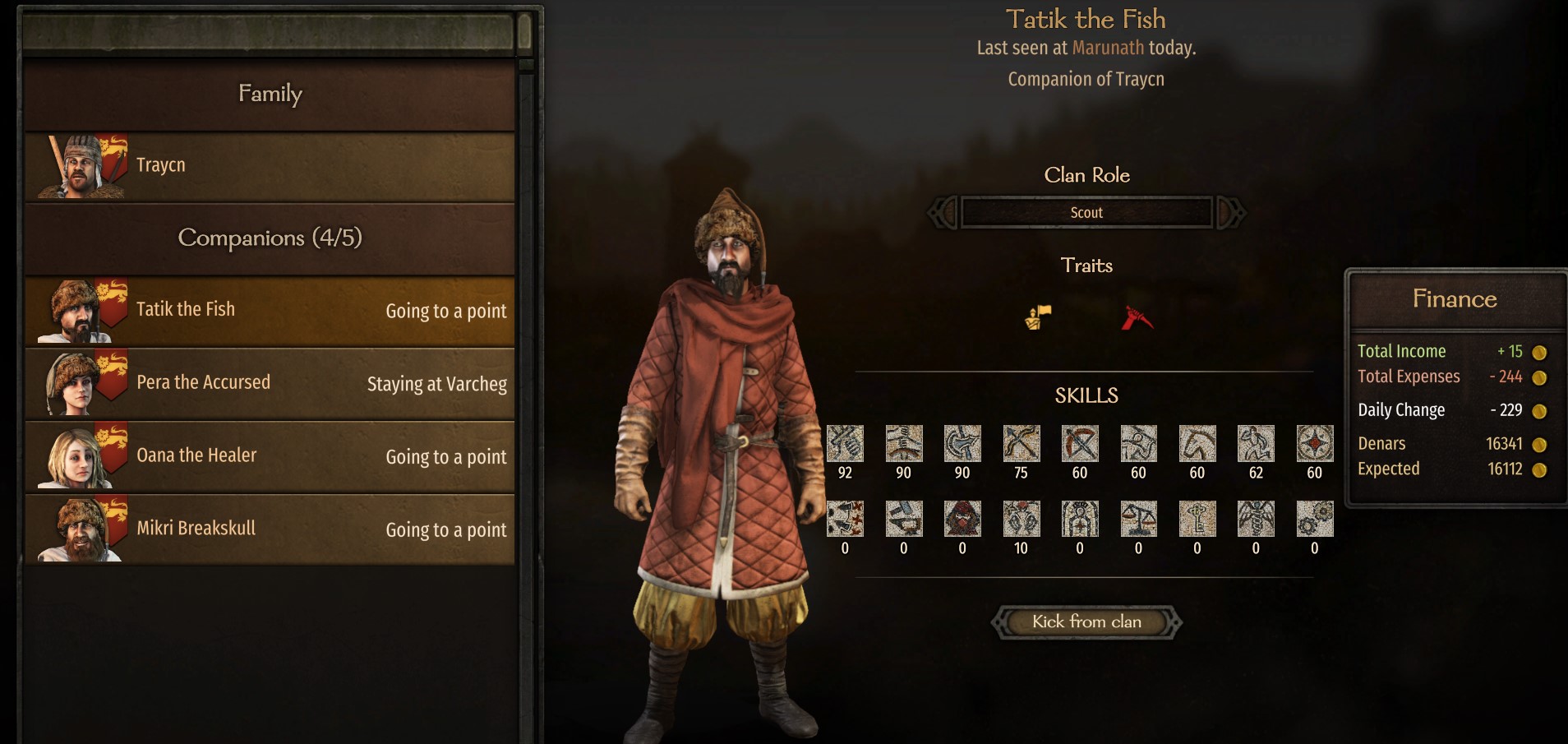This screenshot has width=1568, height=744.
Task: Collapse the Companions section header
Action: 270,238
